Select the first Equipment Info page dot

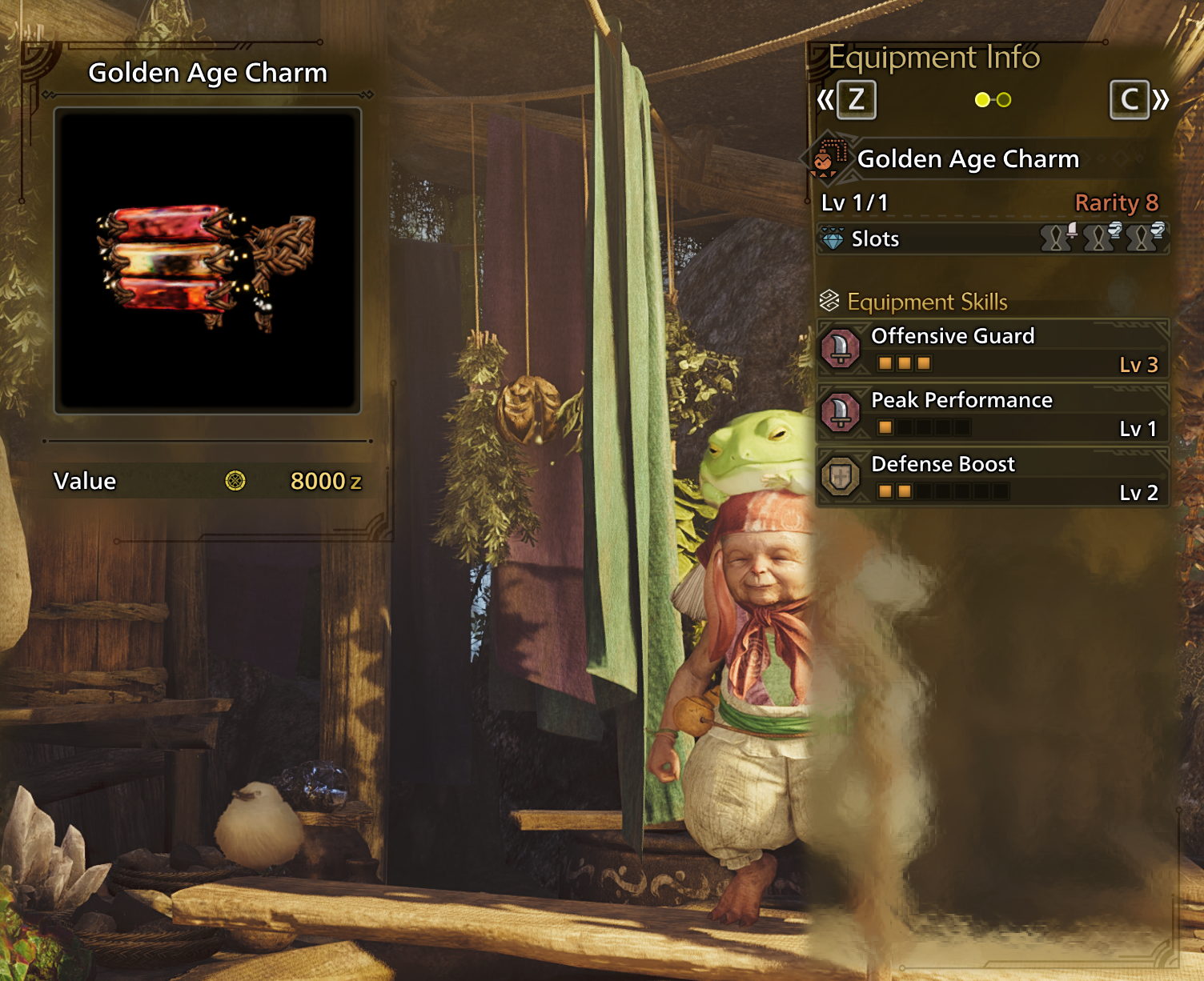[x=982, y=100]
